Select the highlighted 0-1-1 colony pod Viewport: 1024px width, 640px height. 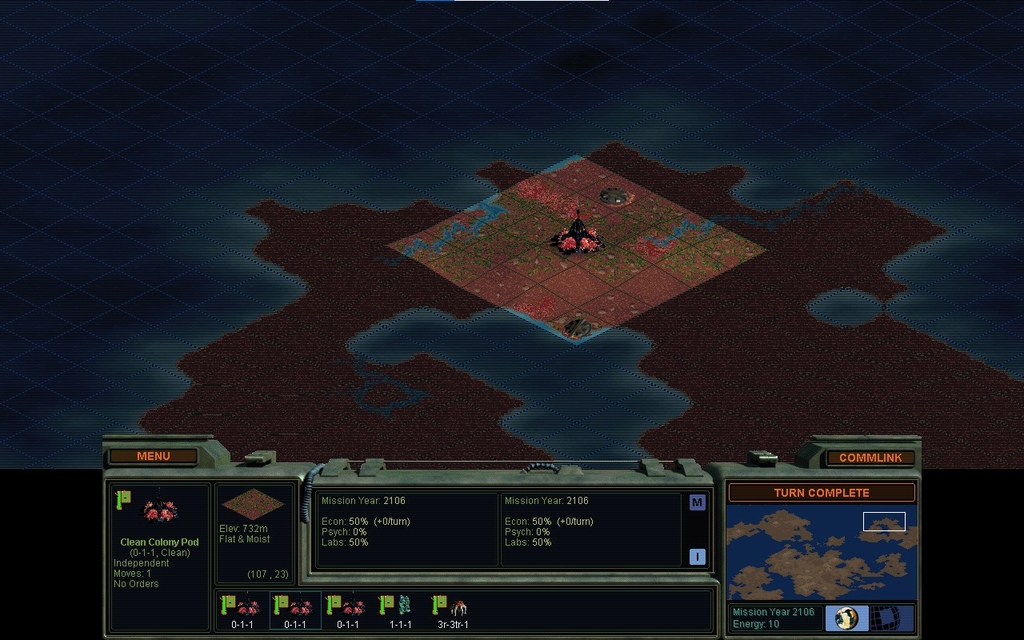pyautogui.click(x=295, y=609)
